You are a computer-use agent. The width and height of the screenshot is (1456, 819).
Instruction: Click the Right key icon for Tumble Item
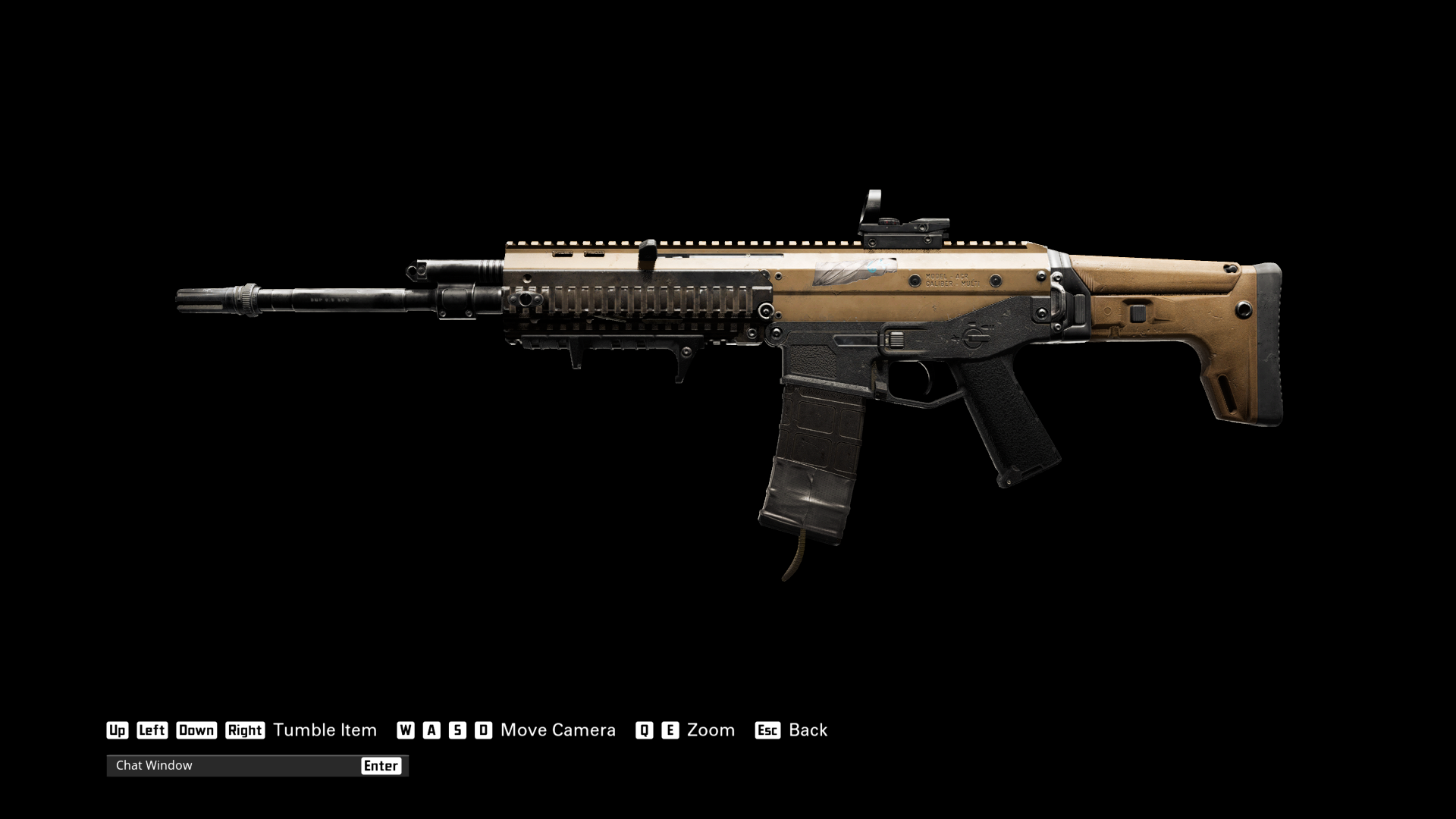[245, 730]
